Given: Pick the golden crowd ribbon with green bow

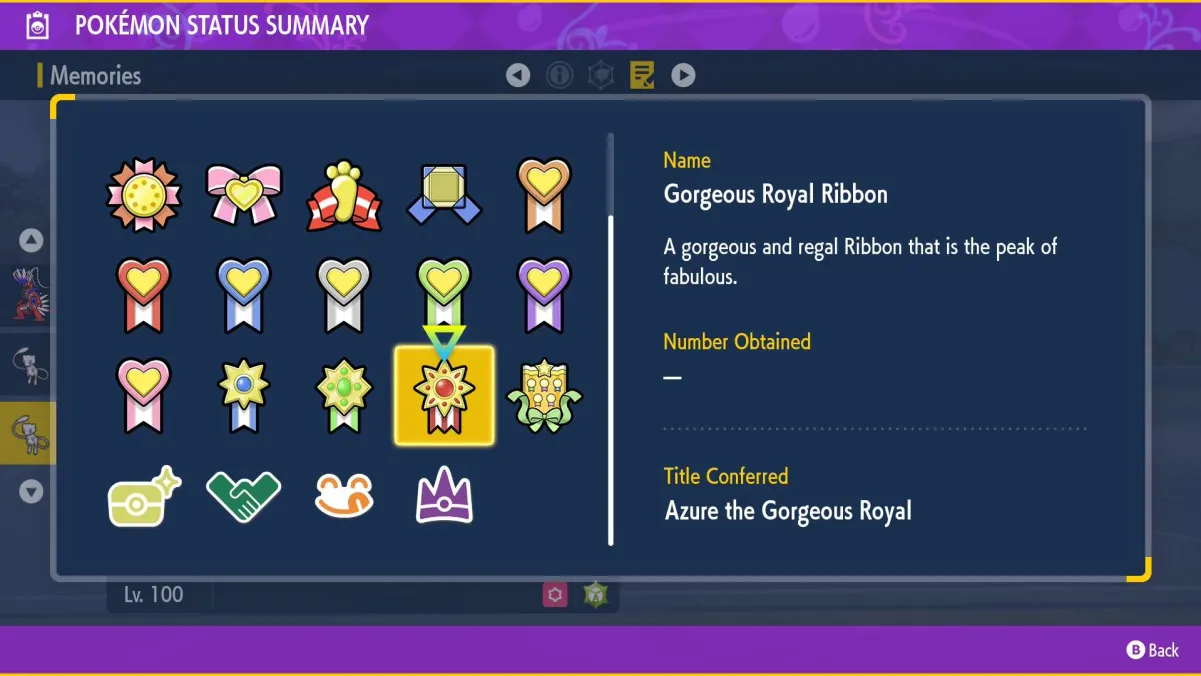Looking at the screenshot, I should click(x=544, y=396).
